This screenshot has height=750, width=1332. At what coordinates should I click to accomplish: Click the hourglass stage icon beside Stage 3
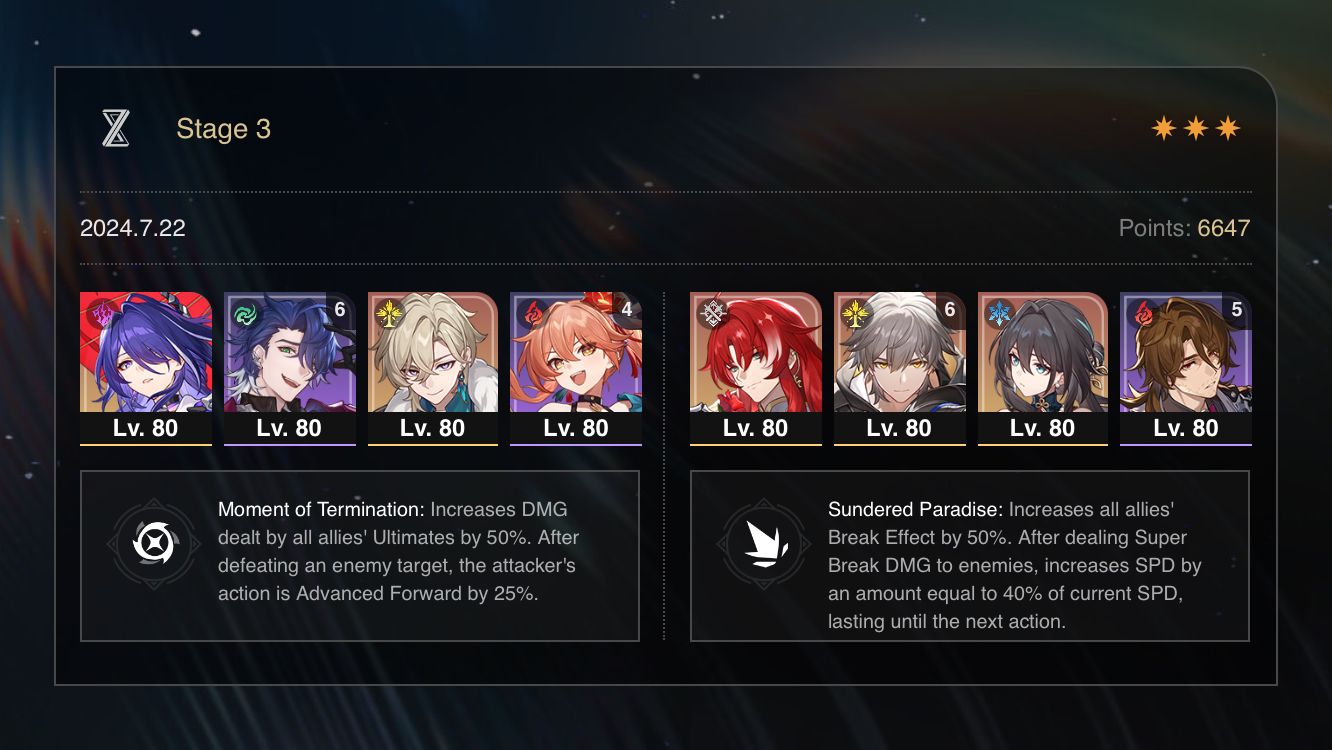coord(117,128)
